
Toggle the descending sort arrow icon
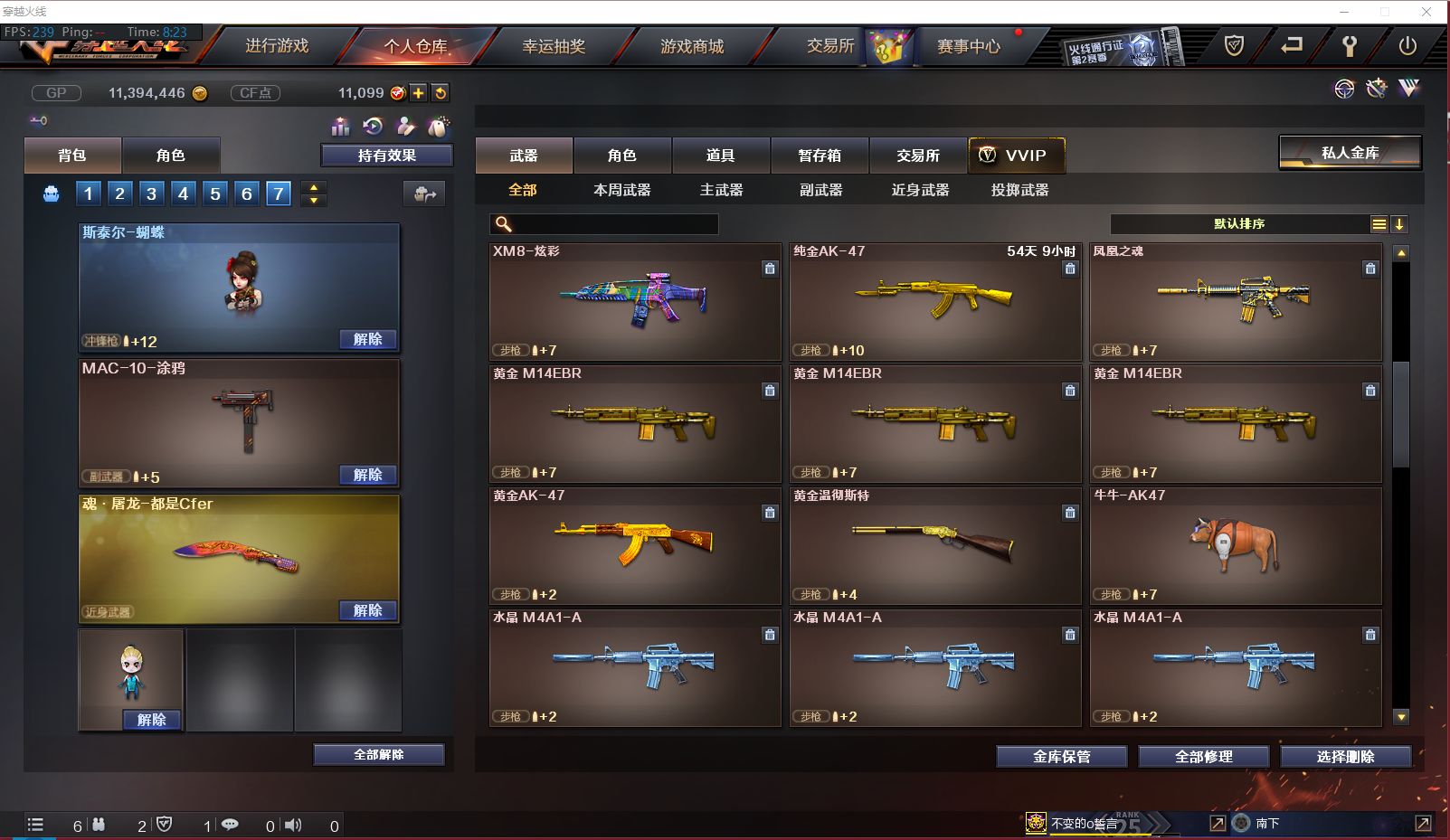point(1399,223)
